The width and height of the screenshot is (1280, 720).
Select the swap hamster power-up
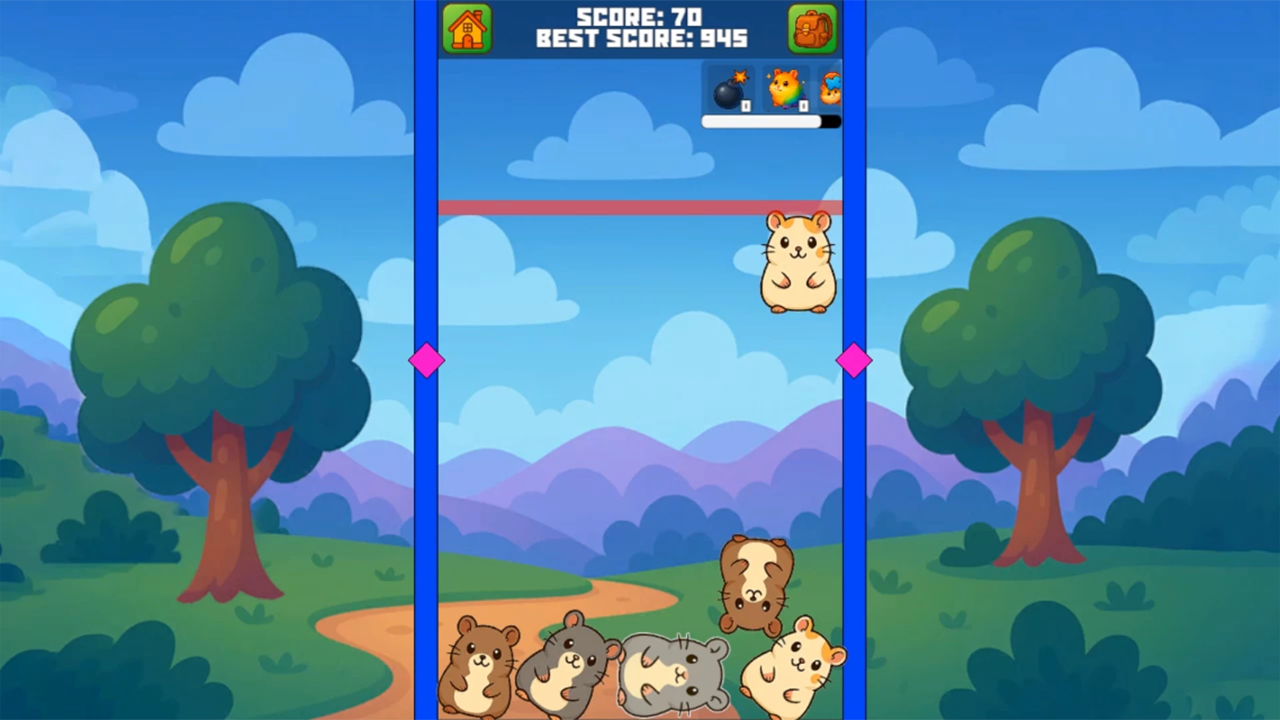pyautogui.click(x=831, y=90)
